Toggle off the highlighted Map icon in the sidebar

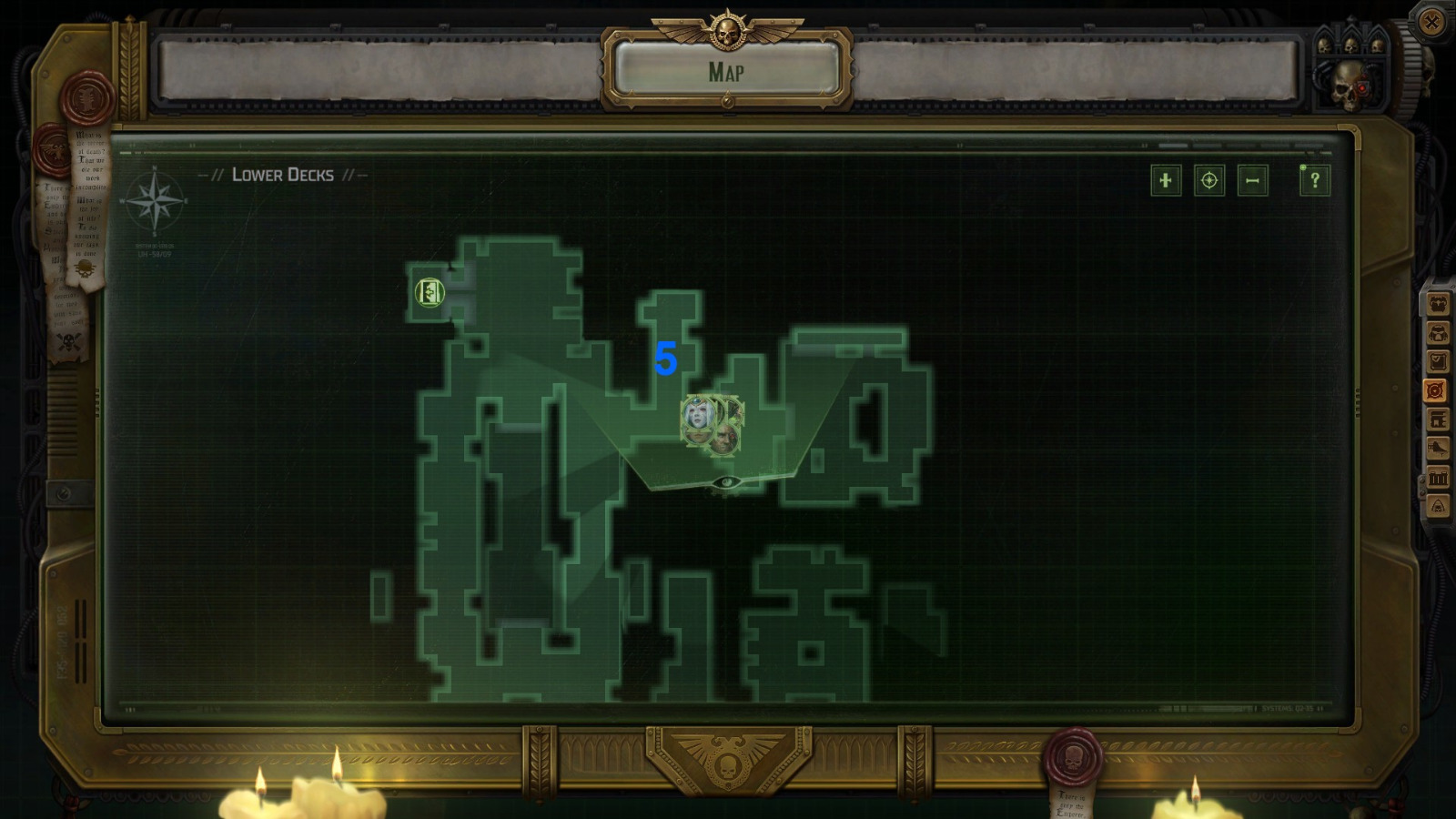tap(1436, 389)
